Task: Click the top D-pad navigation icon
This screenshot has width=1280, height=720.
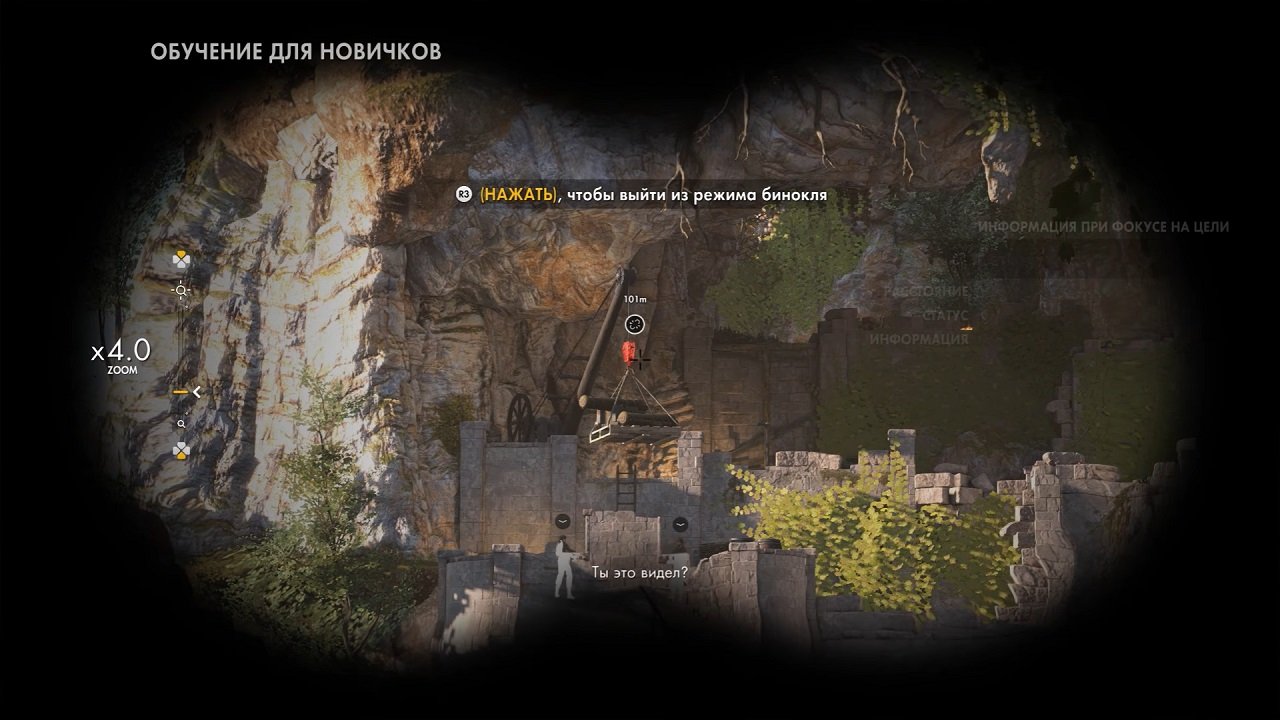Action: point(182,258)
